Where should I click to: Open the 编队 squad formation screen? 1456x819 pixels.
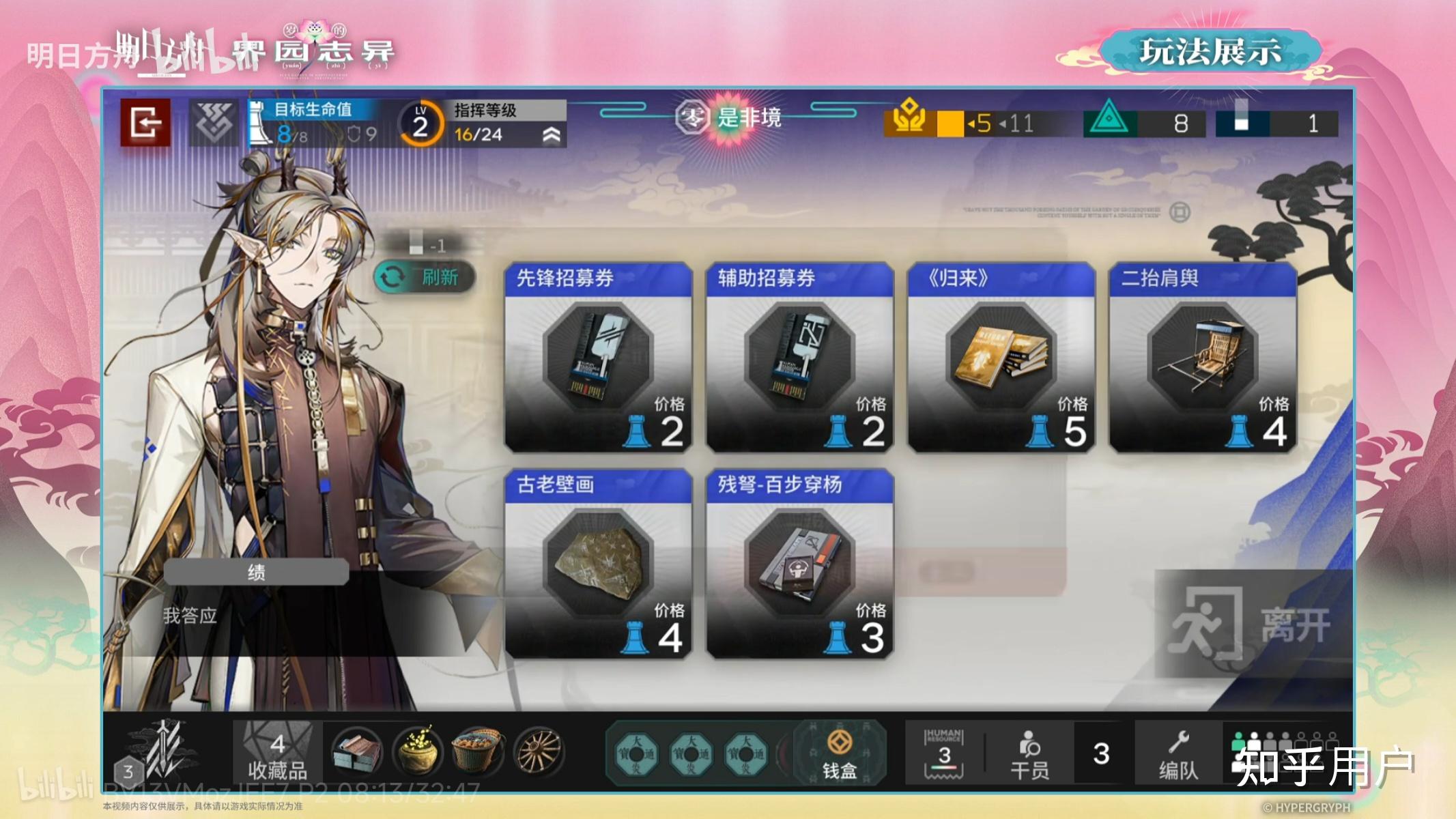coord(1178,753)
